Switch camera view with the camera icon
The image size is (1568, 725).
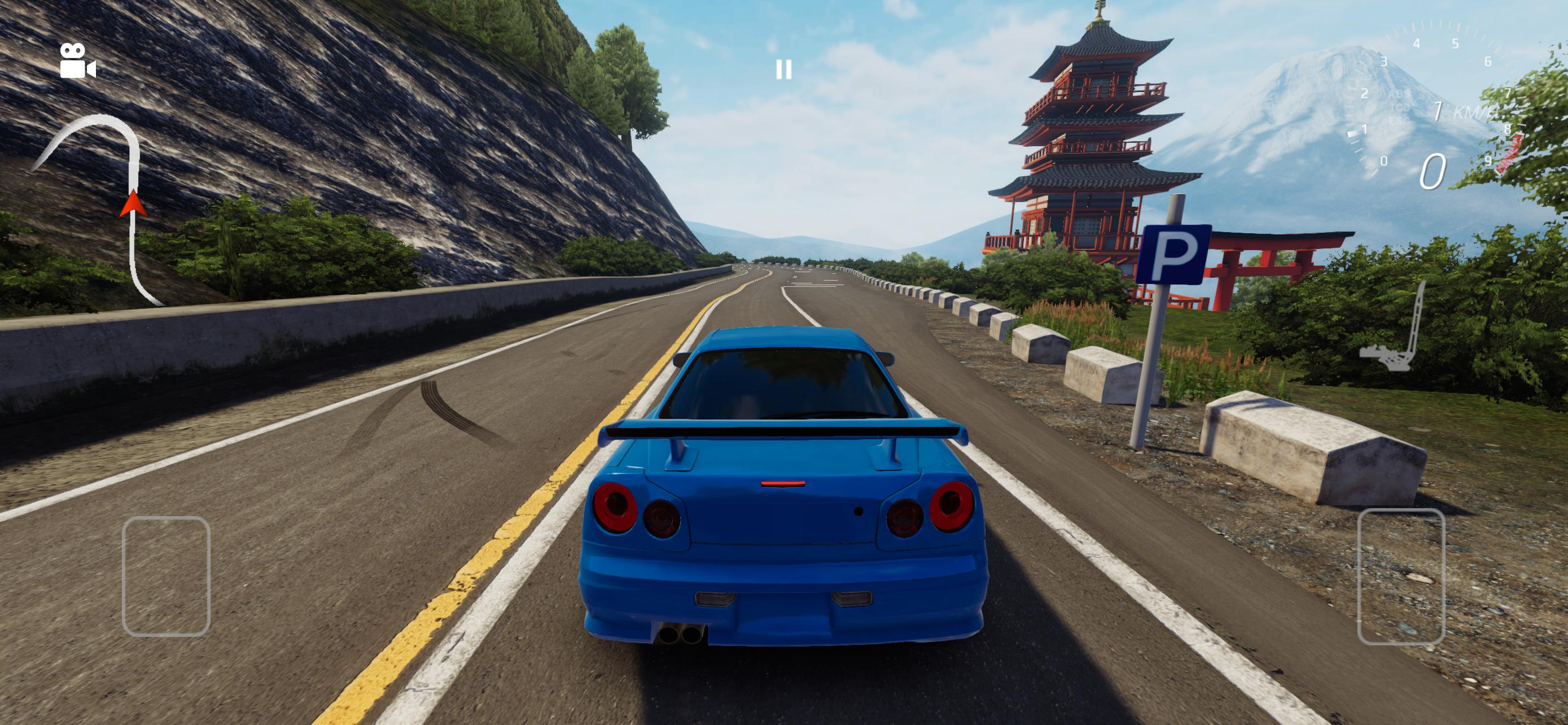(x=77, y=61)
